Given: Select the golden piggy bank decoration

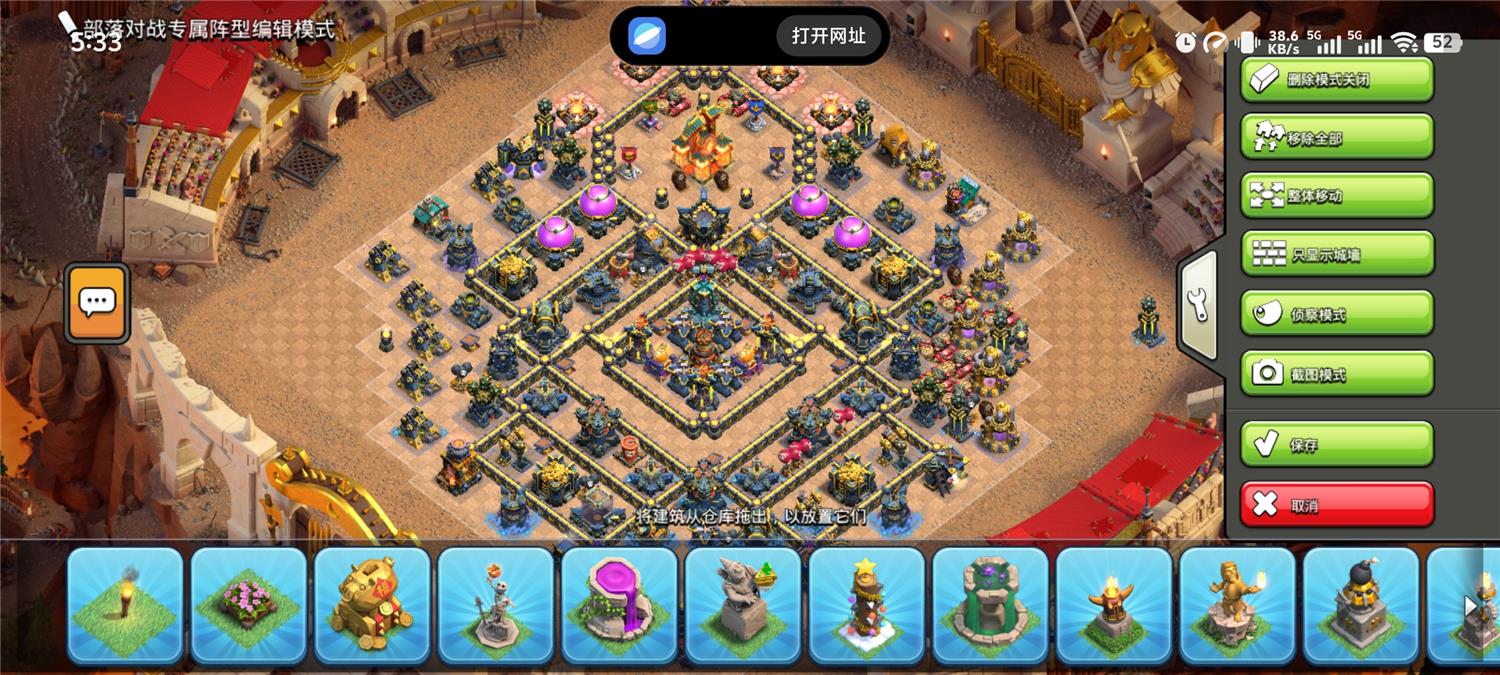Looking at the screenshot, I should point(372,604).
